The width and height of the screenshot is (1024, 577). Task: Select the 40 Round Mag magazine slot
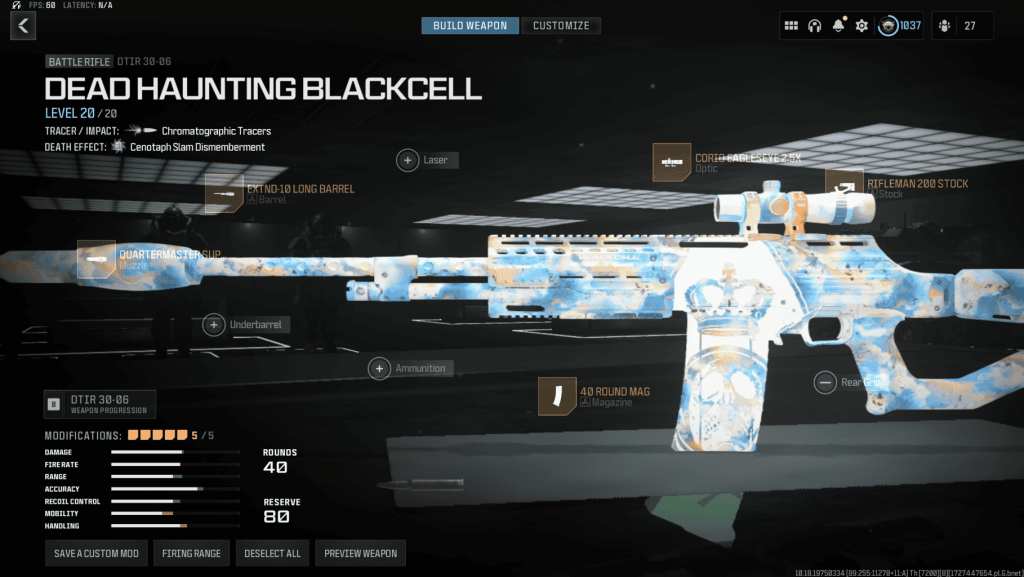557,396
